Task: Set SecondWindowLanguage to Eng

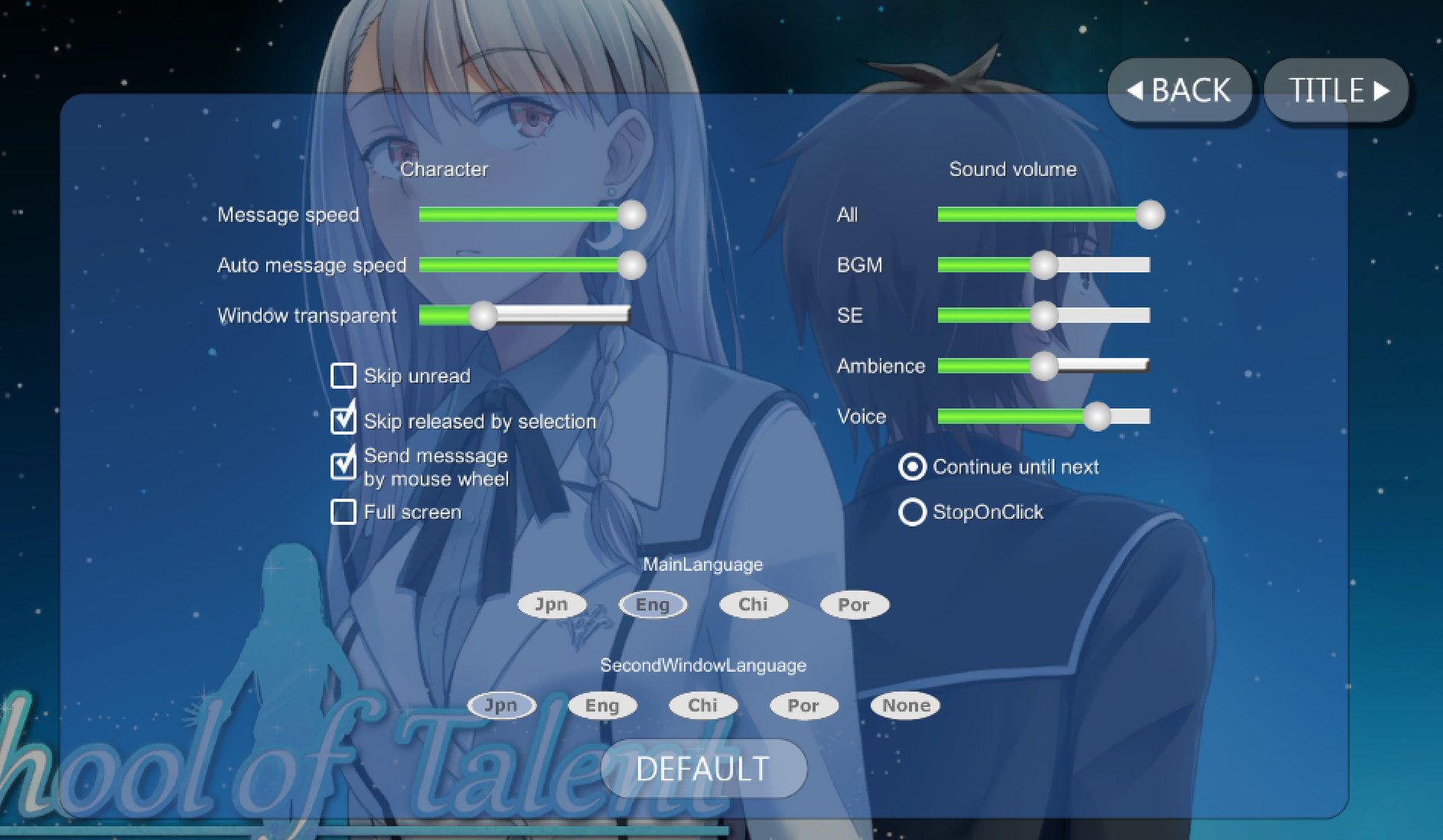Action: point(601,705)
